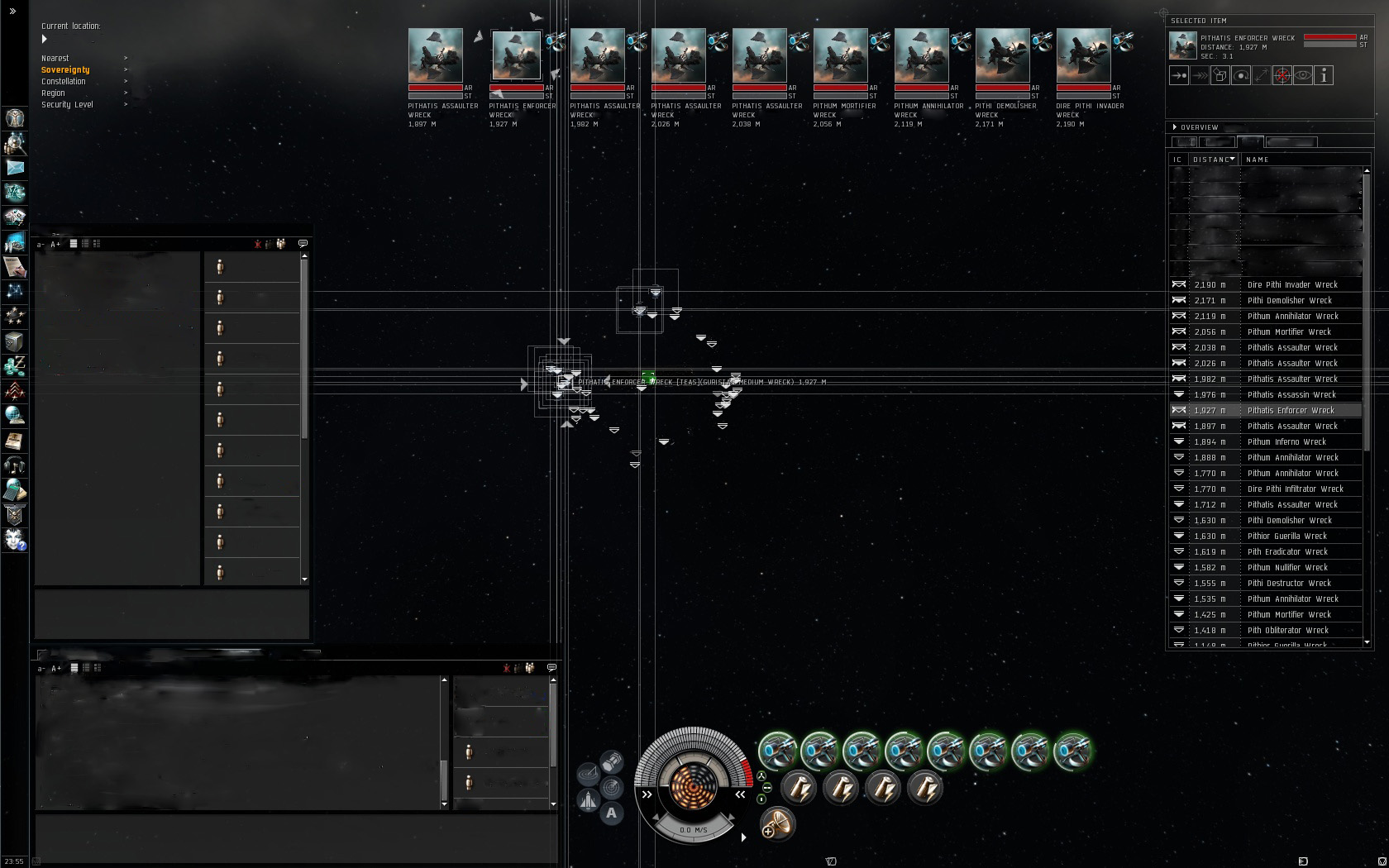The height and width of the screenshot is (868, 1389).
Task: Orbit the selected Pithatis Enforcer Wreck
Action: click(1241, 76)
